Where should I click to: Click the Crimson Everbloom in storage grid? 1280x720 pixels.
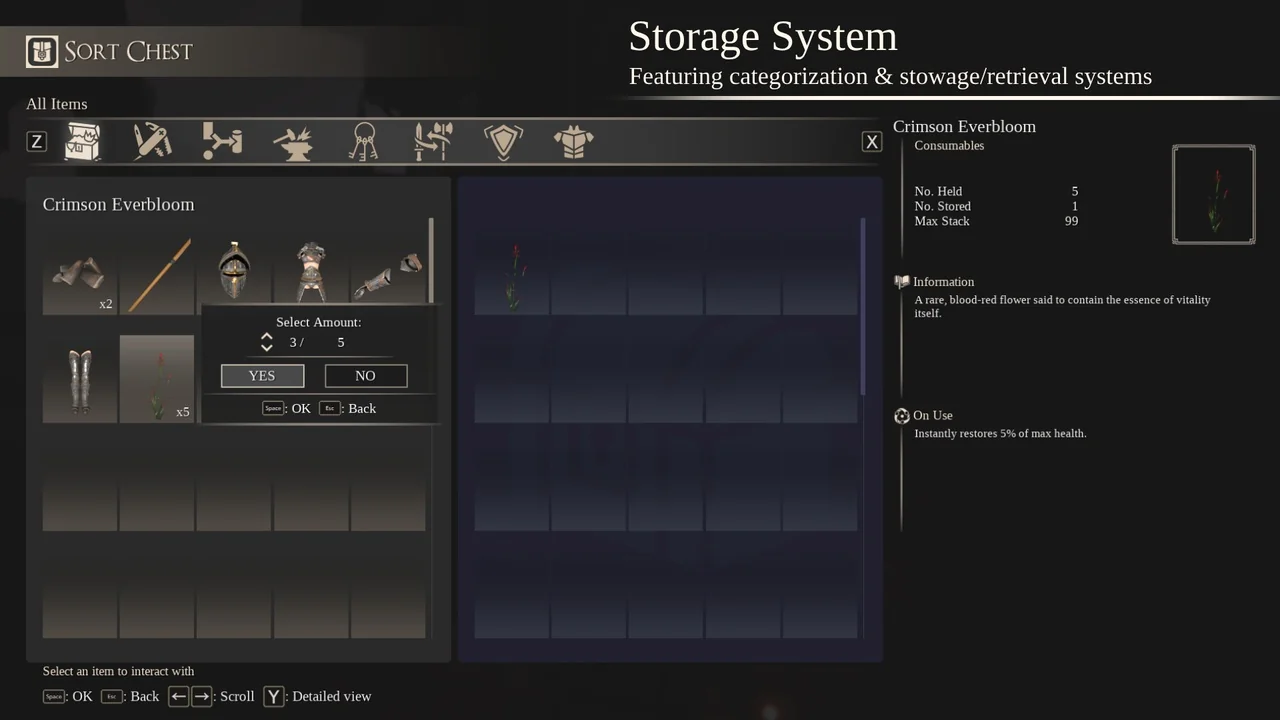coord(511,270)
